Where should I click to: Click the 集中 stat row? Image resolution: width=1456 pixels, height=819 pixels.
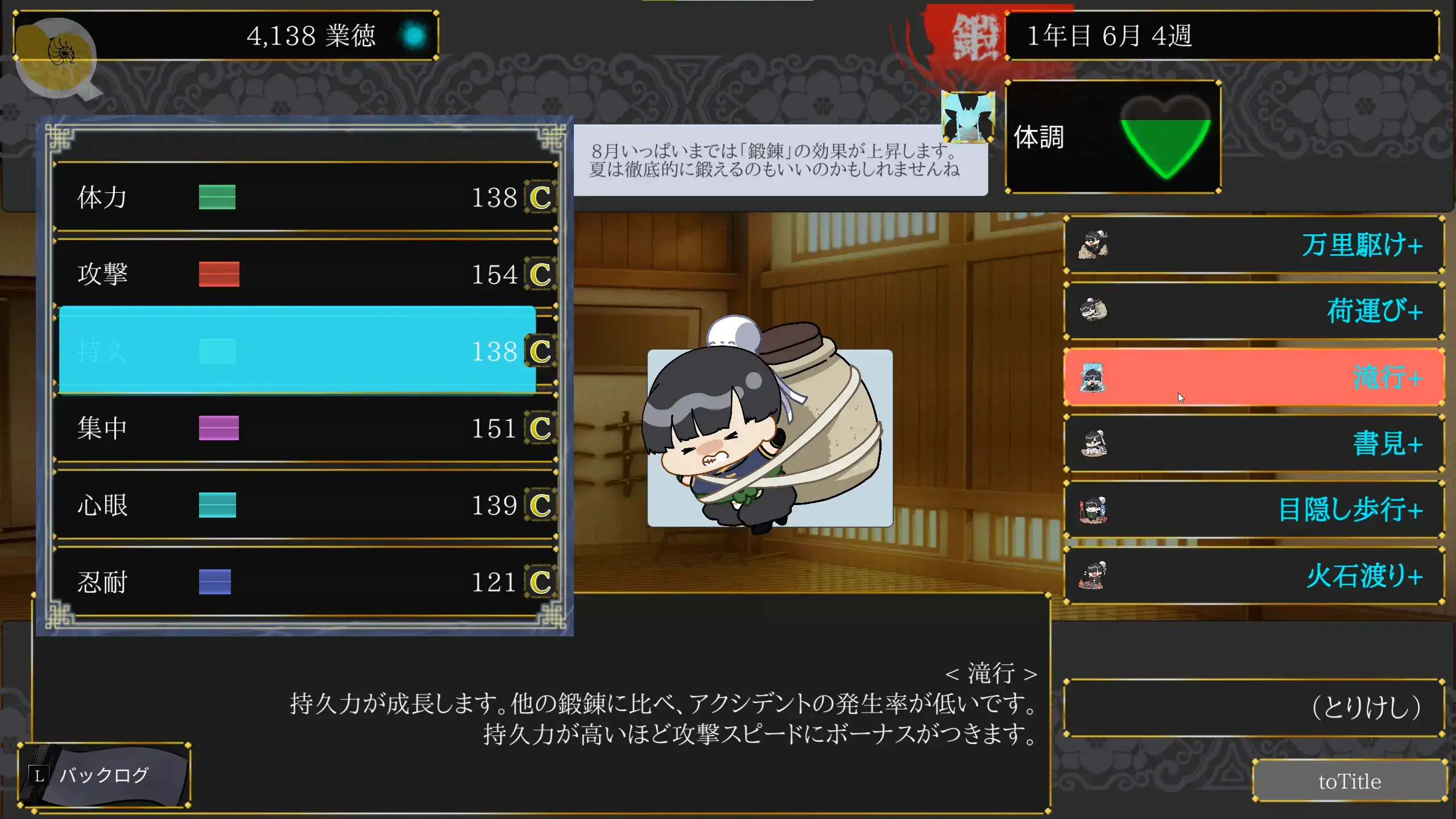coord(305,428)
